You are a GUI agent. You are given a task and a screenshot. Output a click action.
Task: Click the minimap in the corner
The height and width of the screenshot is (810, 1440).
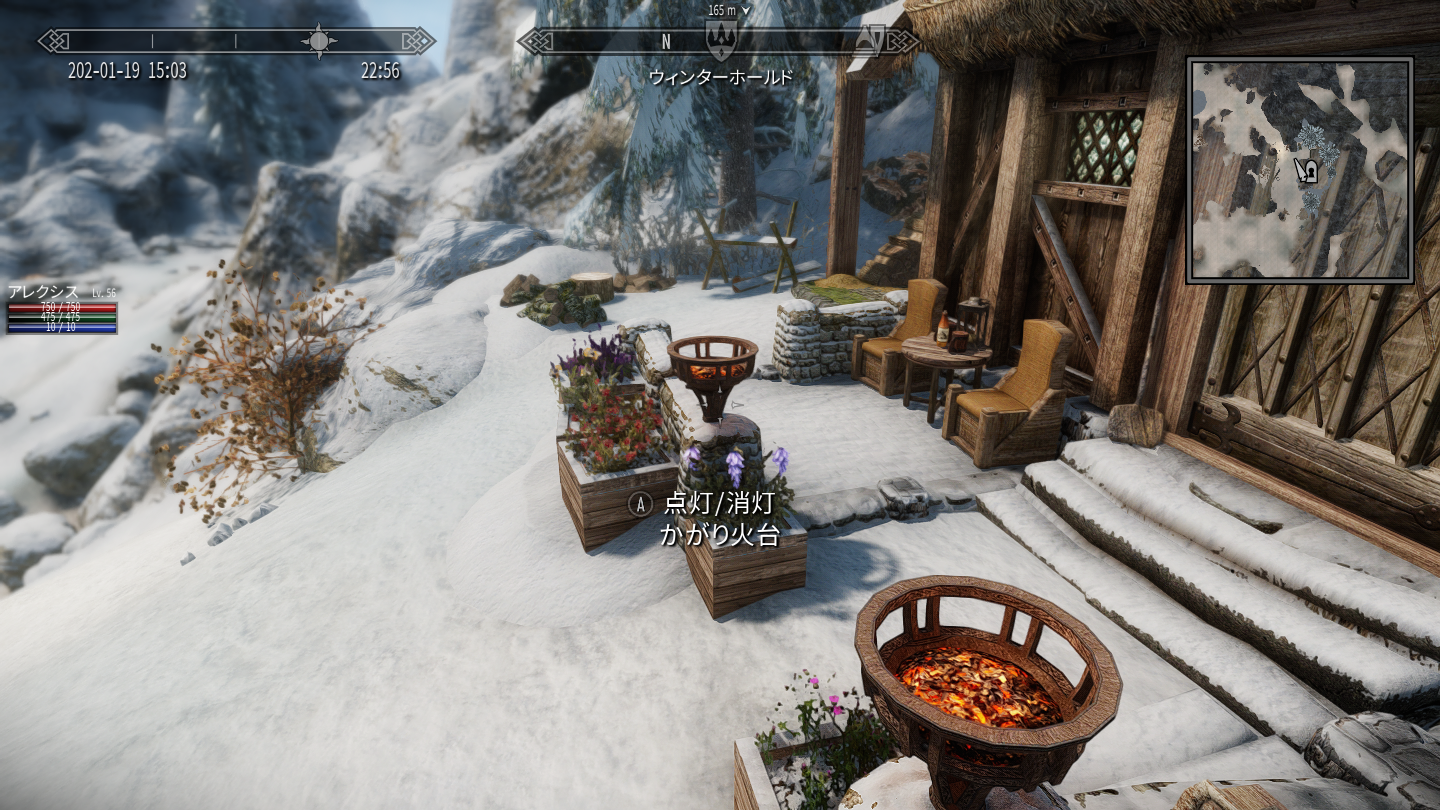coord(1299,170)
